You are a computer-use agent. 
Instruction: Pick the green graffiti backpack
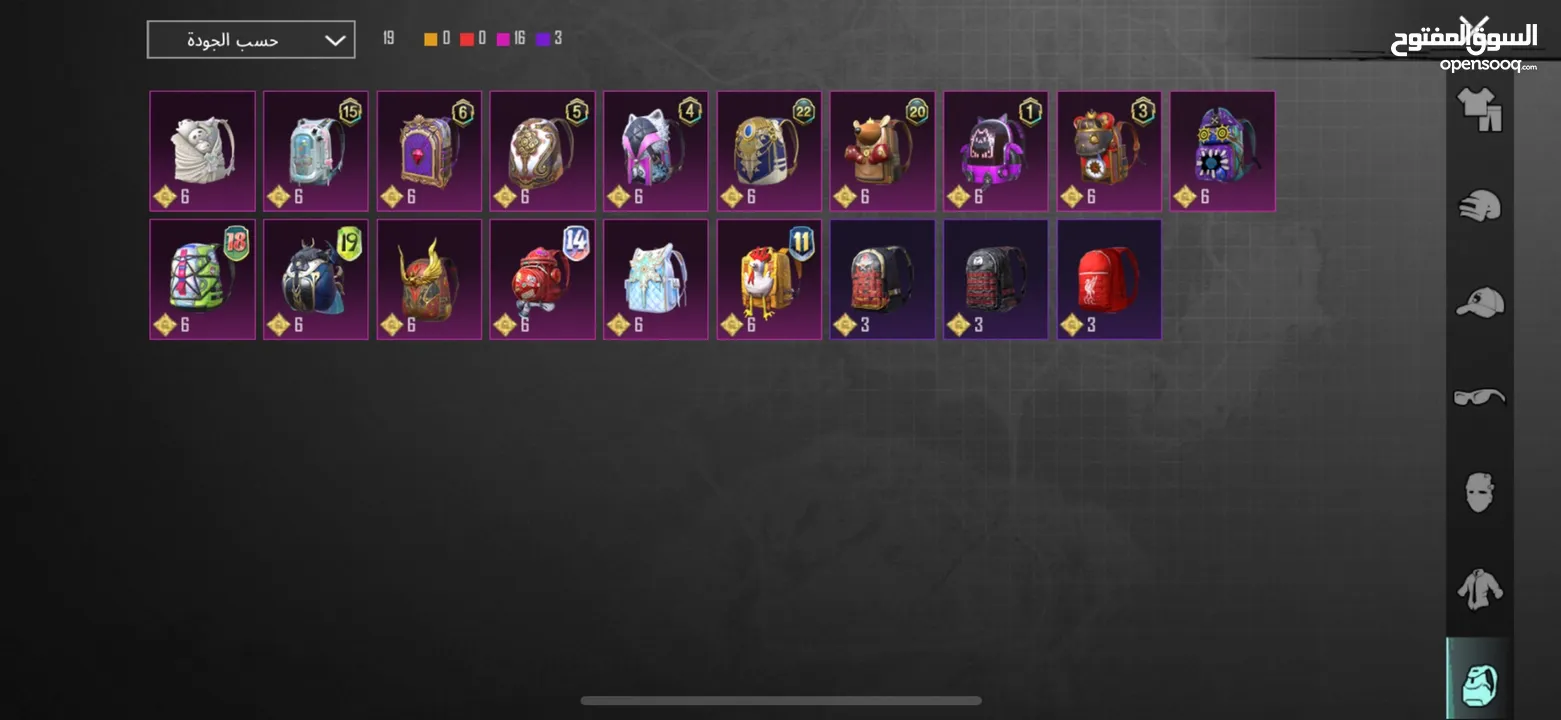tap(203, 280)
